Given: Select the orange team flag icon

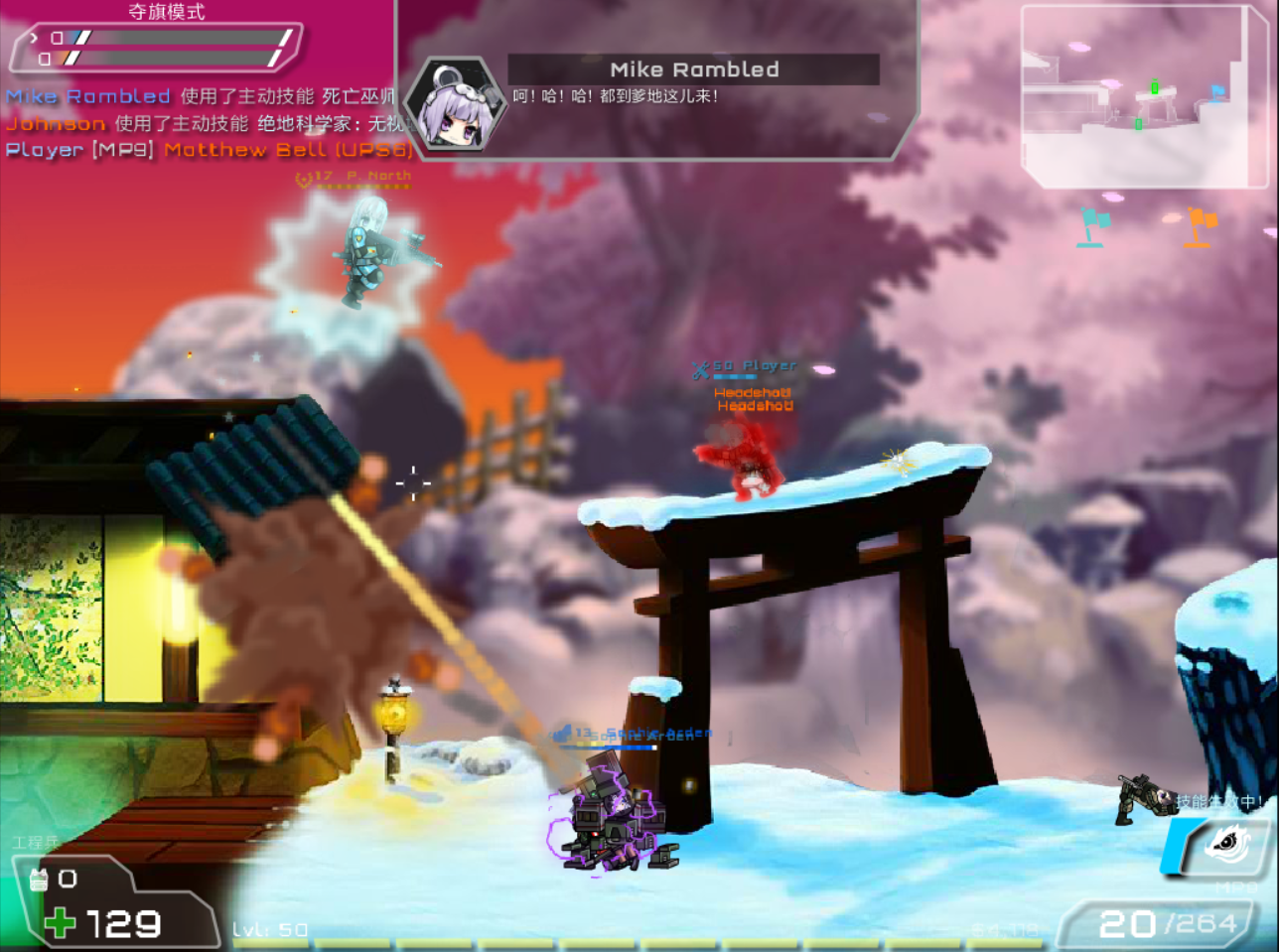Looking at the screenshot, I should [x=1200, y=227].
